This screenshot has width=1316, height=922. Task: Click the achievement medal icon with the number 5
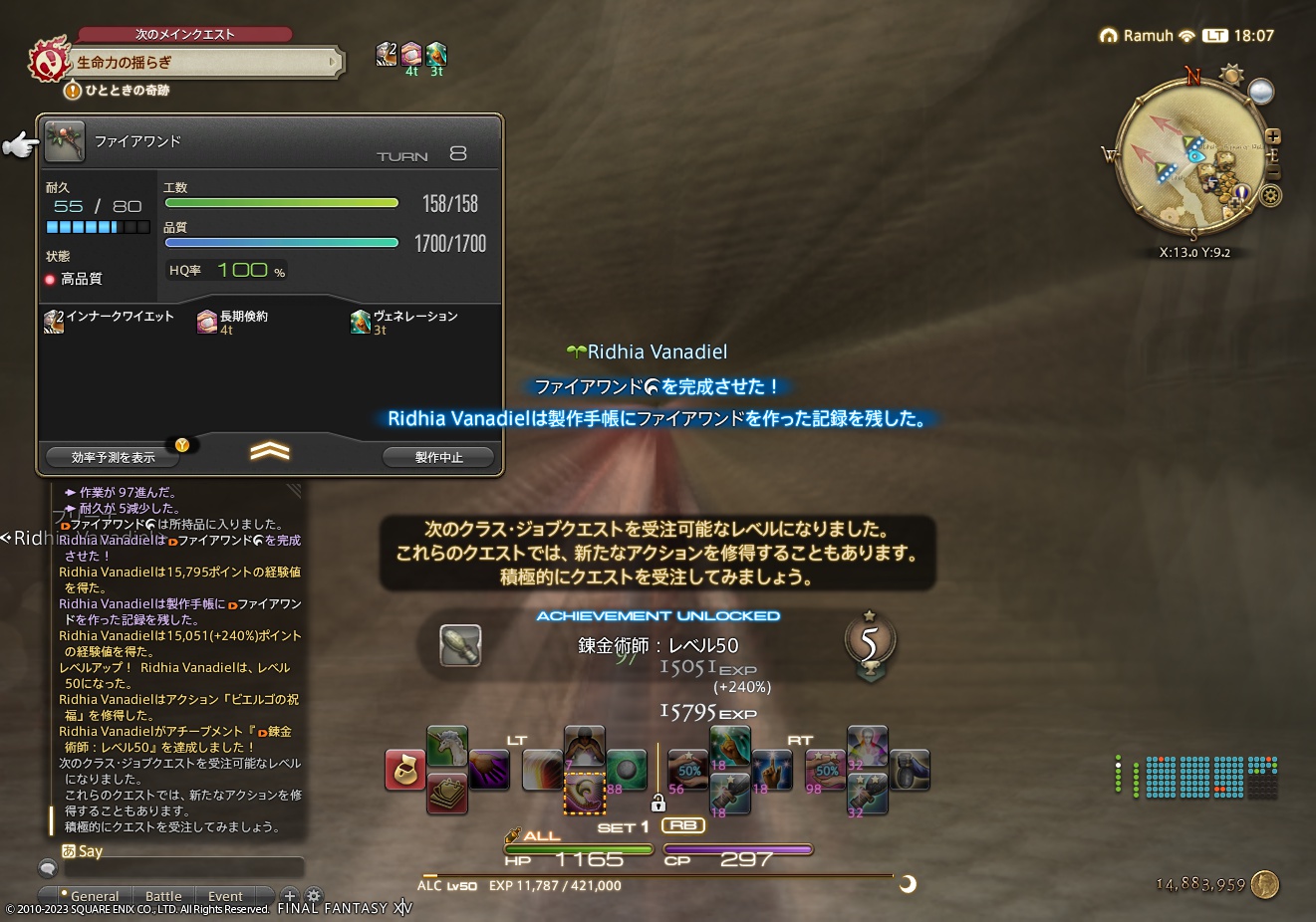(x=869, y=643)
